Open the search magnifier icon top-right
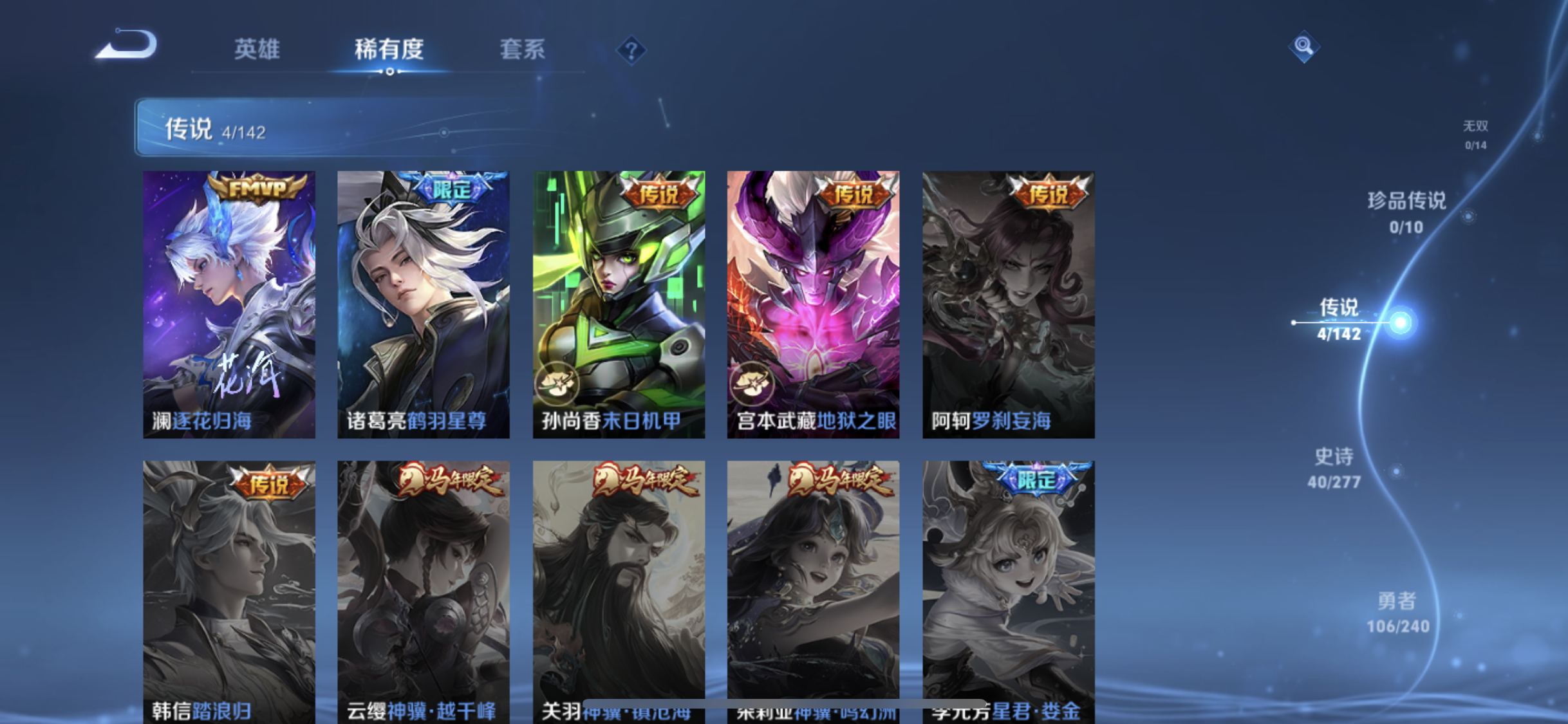1568x724 pixels. (x=1304, y=45)
